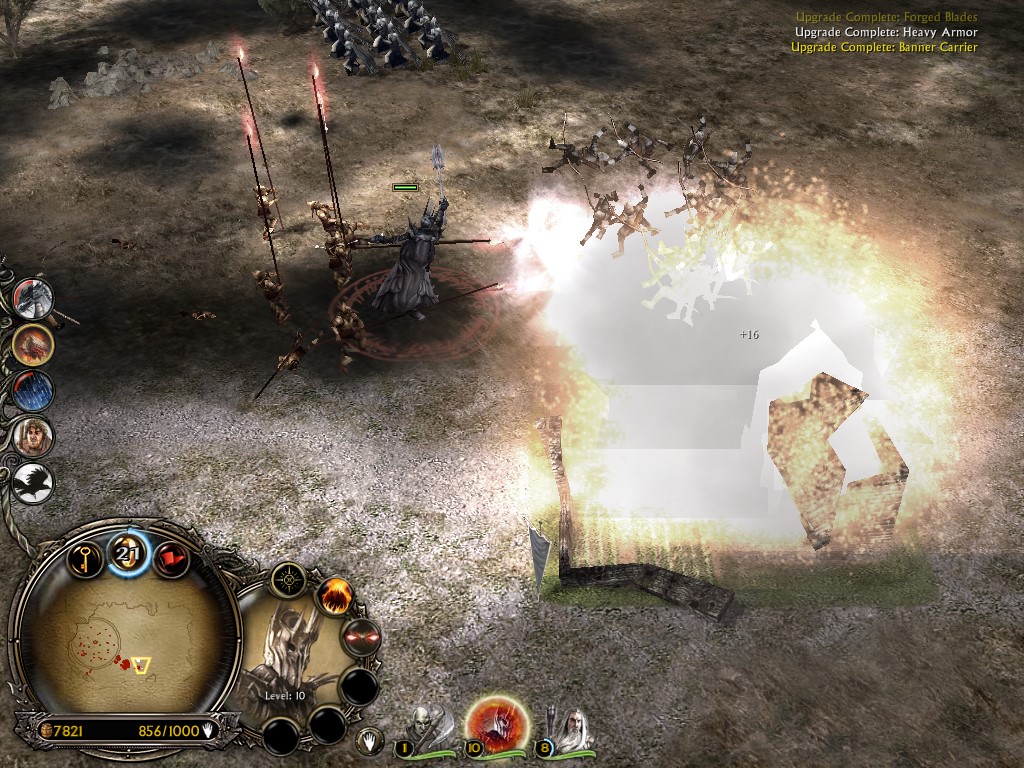Use the bearded man summon power
The height and width of the screenshot is (768, 1024).
click(33, 437)
